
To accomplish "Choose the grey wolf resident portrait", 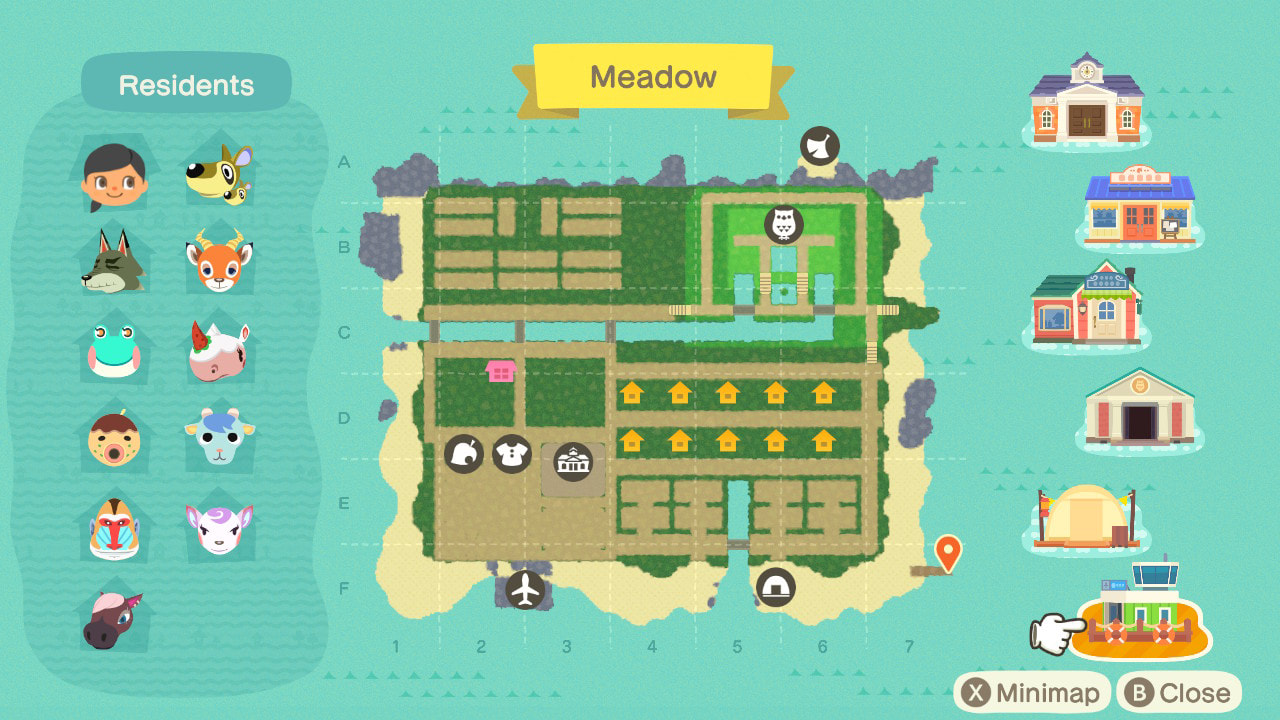I will tap(114, 260).
